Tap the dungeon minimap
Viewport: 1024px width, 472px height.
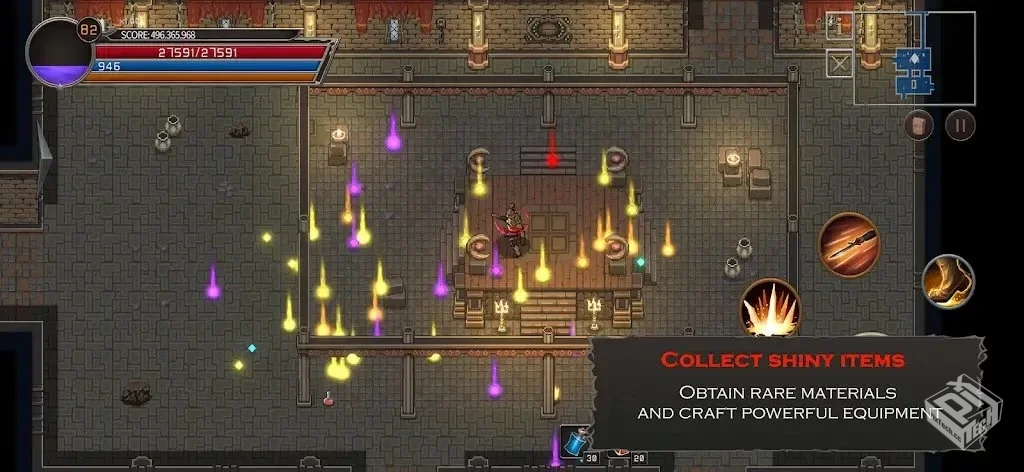913,58
